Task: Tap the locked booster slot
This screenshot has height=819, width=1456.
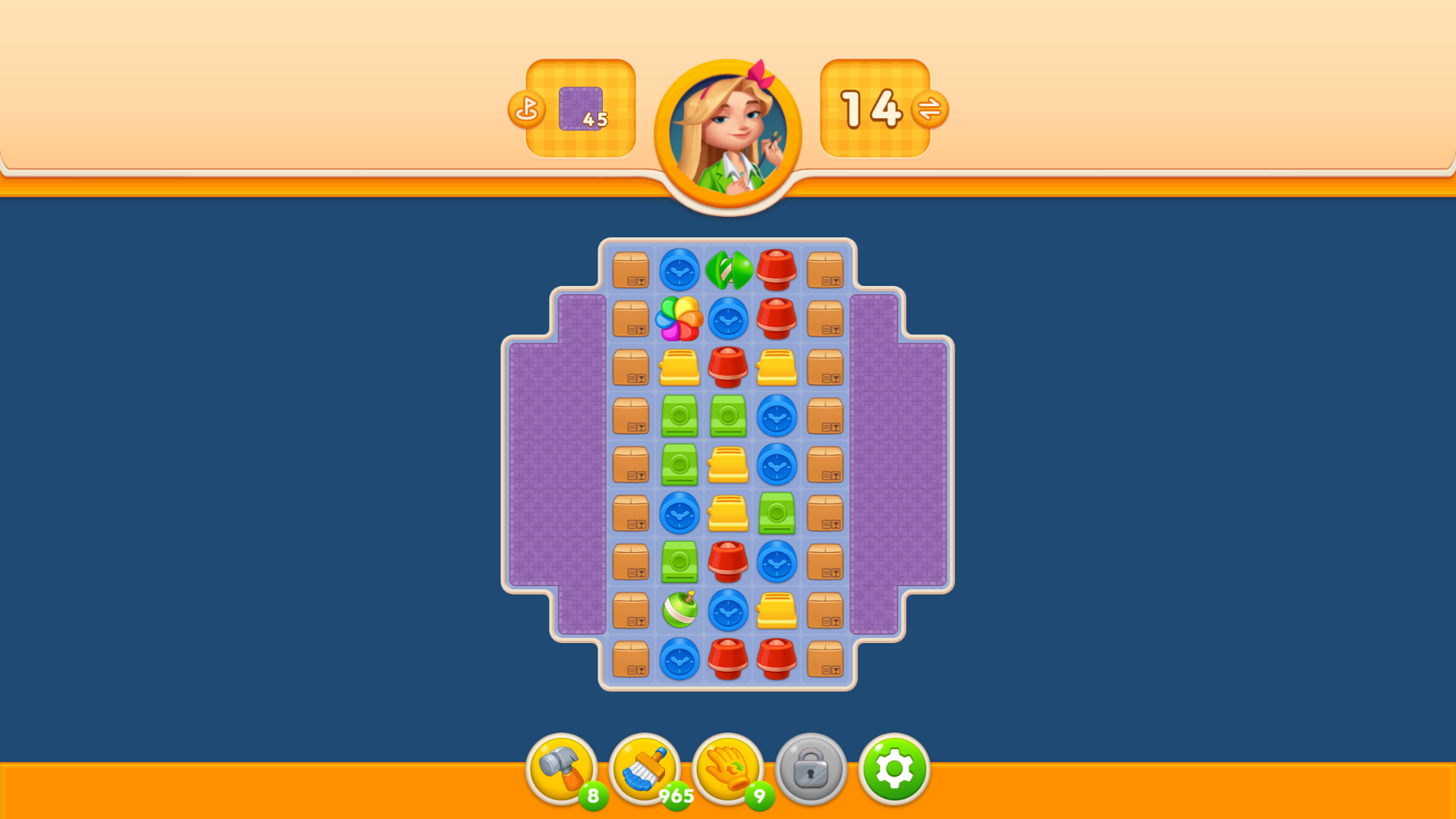Action: (812, 769)
